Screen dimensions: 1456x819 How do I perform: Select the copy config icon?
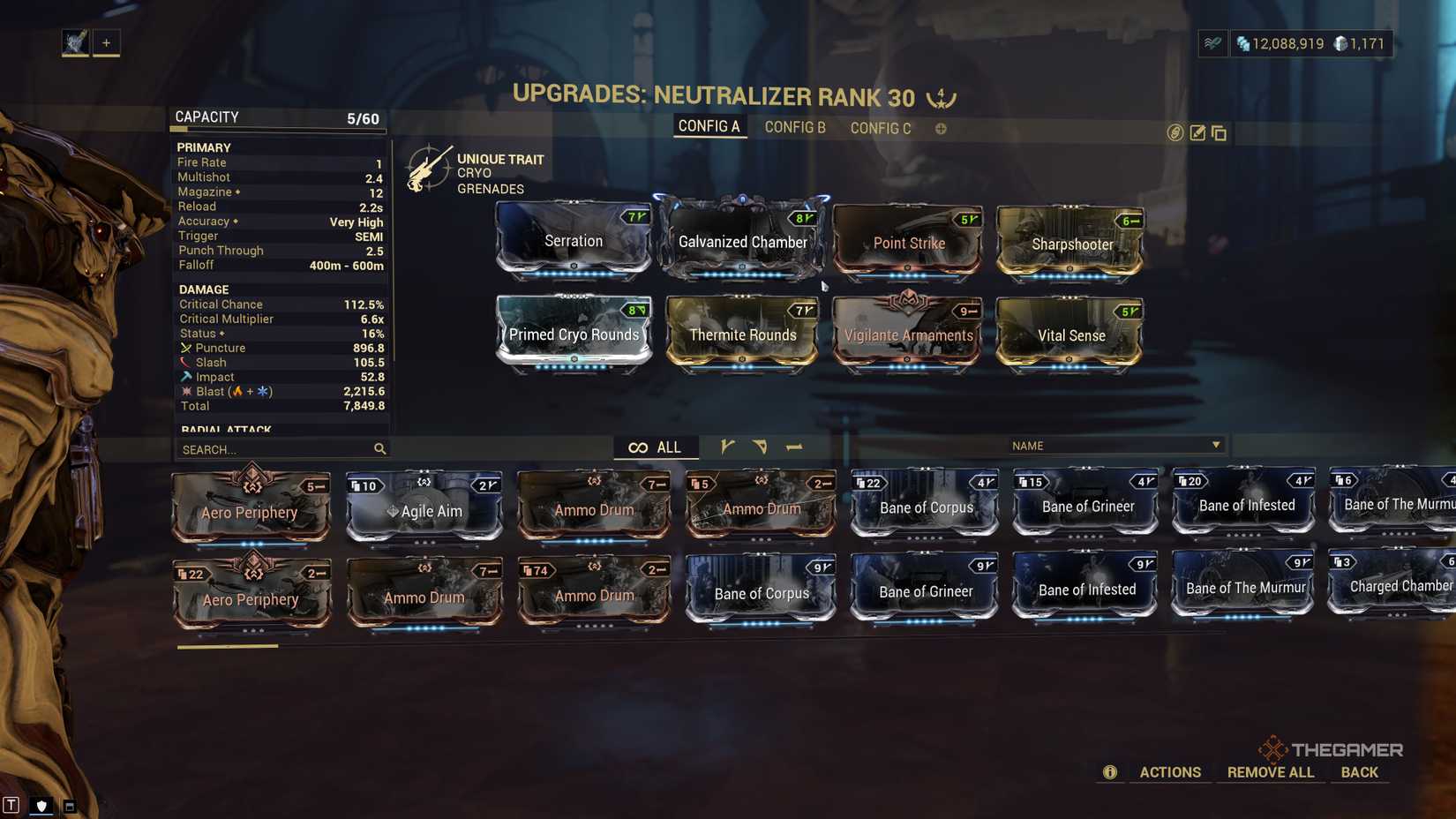tap(1220, 133)
